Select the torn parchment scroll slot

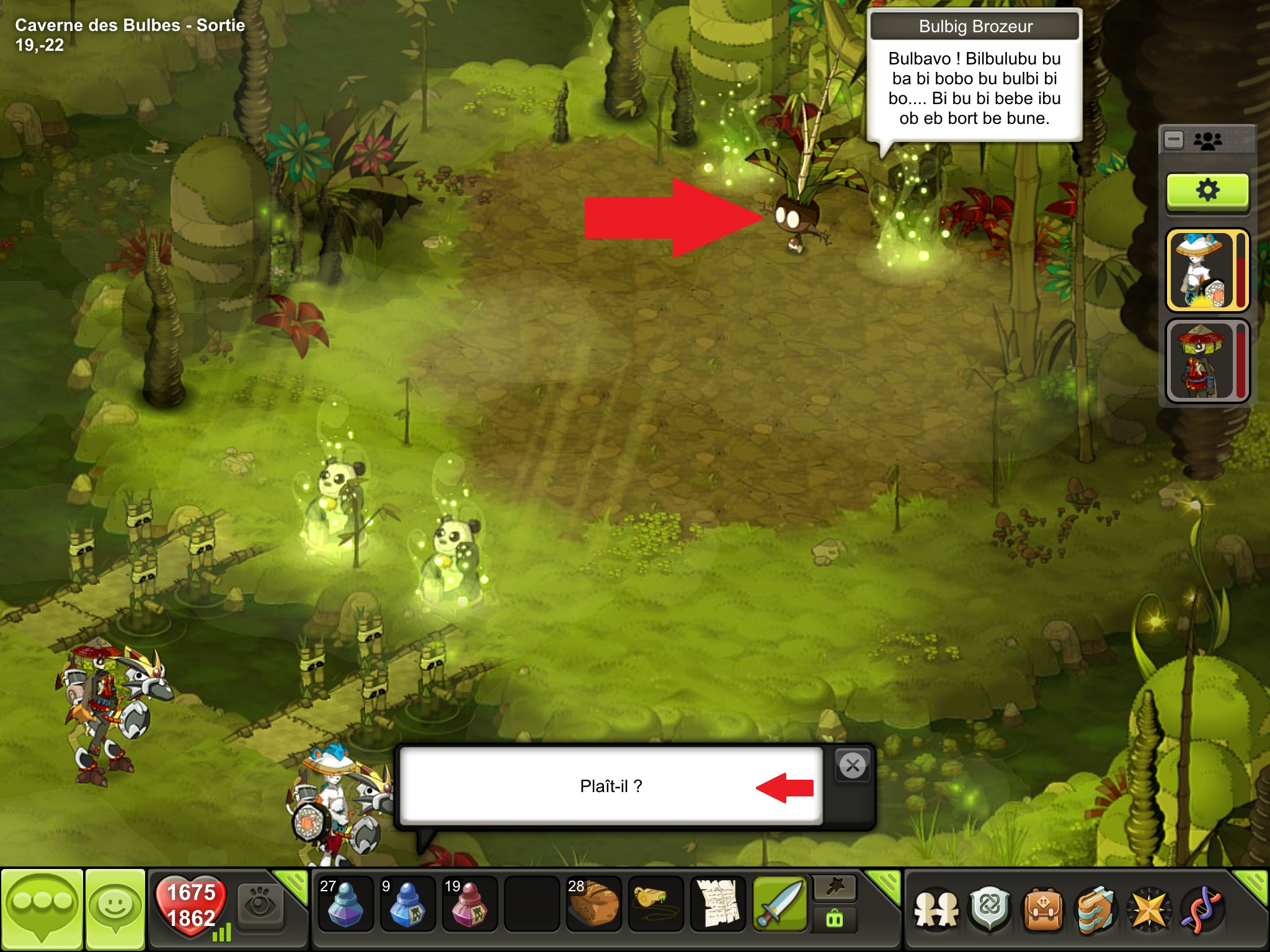pyautogui.click(x=717, y=905)
